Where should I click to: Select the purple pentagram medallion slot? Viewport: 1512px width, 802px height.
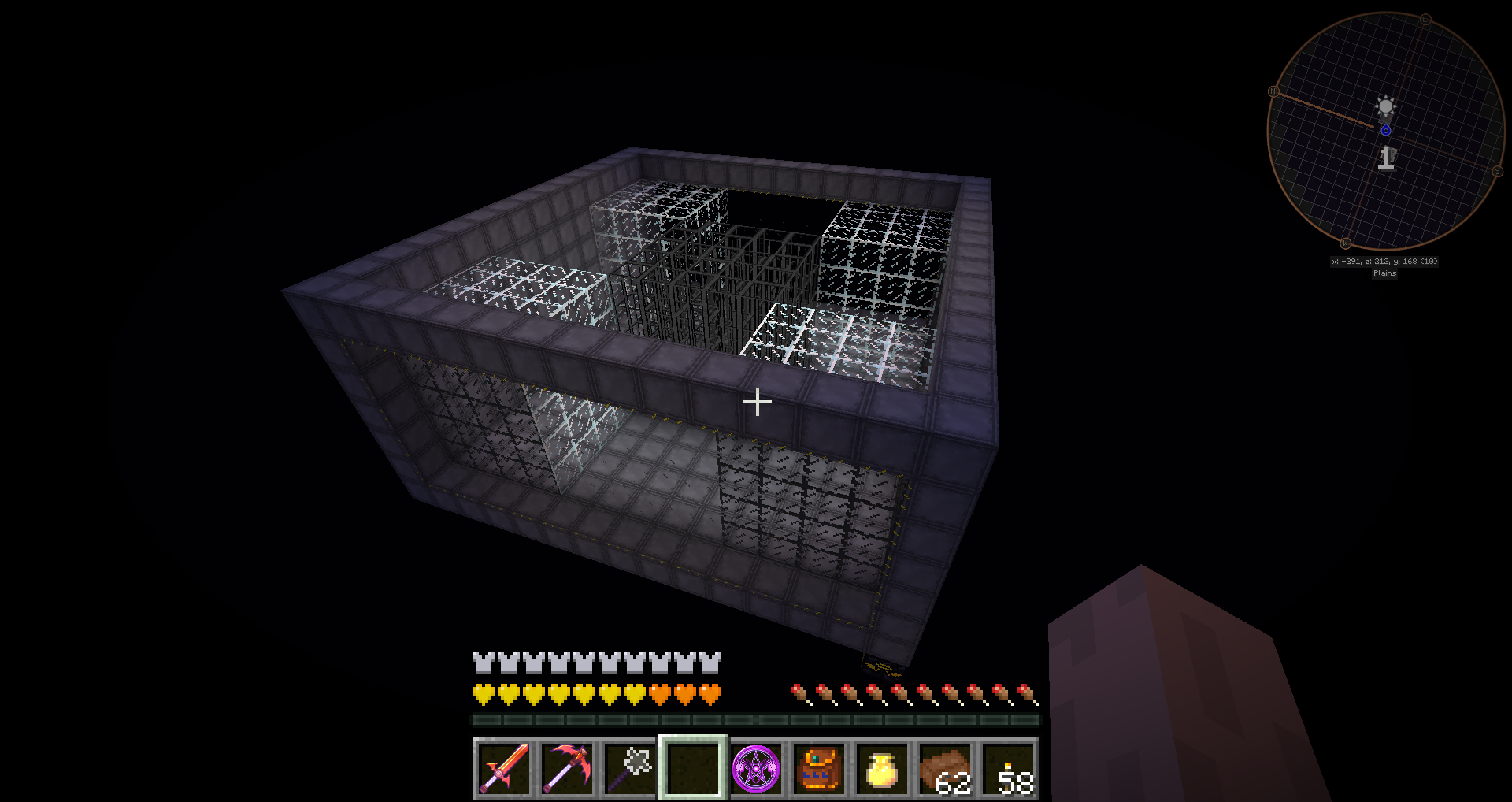point(756,768)
